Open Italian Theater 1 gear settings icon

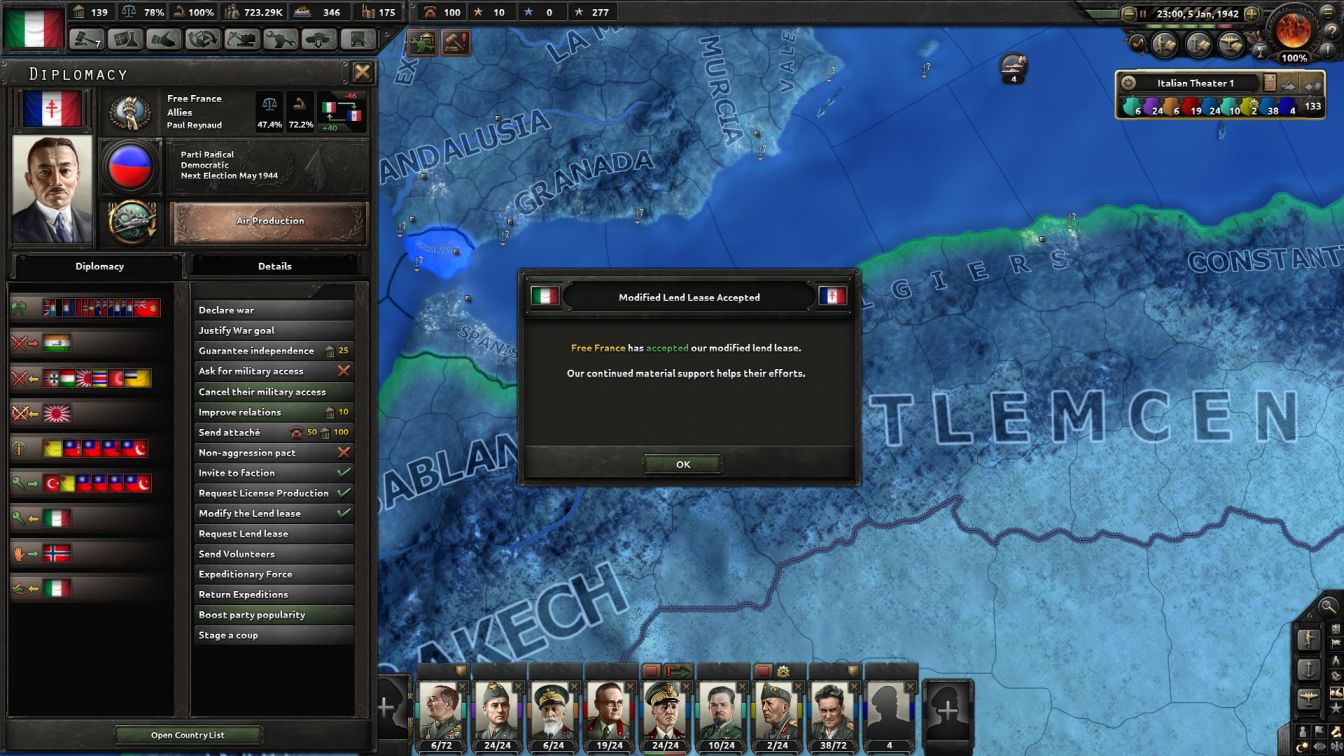[1127, 83]
